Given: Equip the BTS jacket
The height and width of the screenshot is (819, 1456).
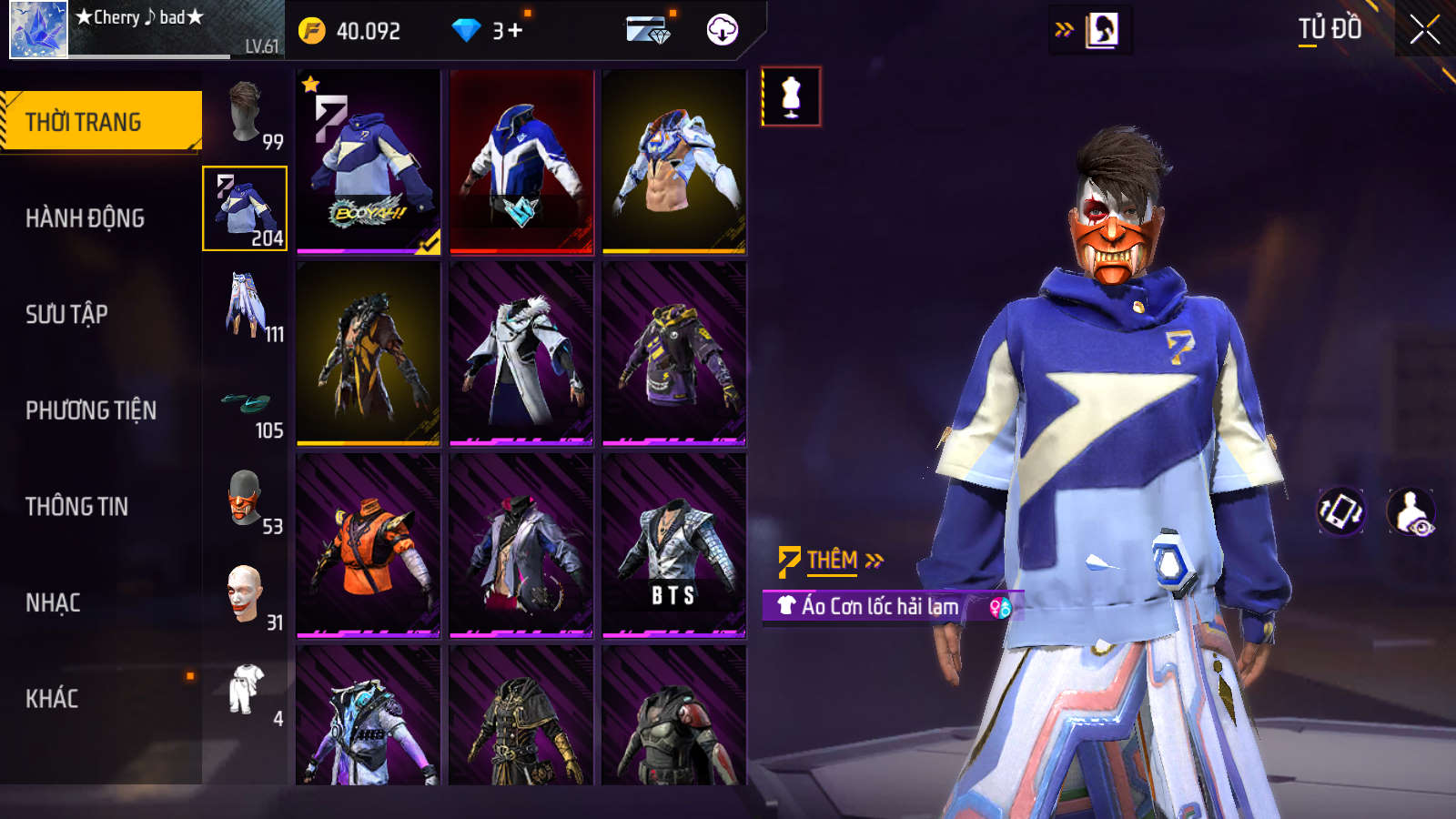Looking at the screenshot, I should 673,544.
